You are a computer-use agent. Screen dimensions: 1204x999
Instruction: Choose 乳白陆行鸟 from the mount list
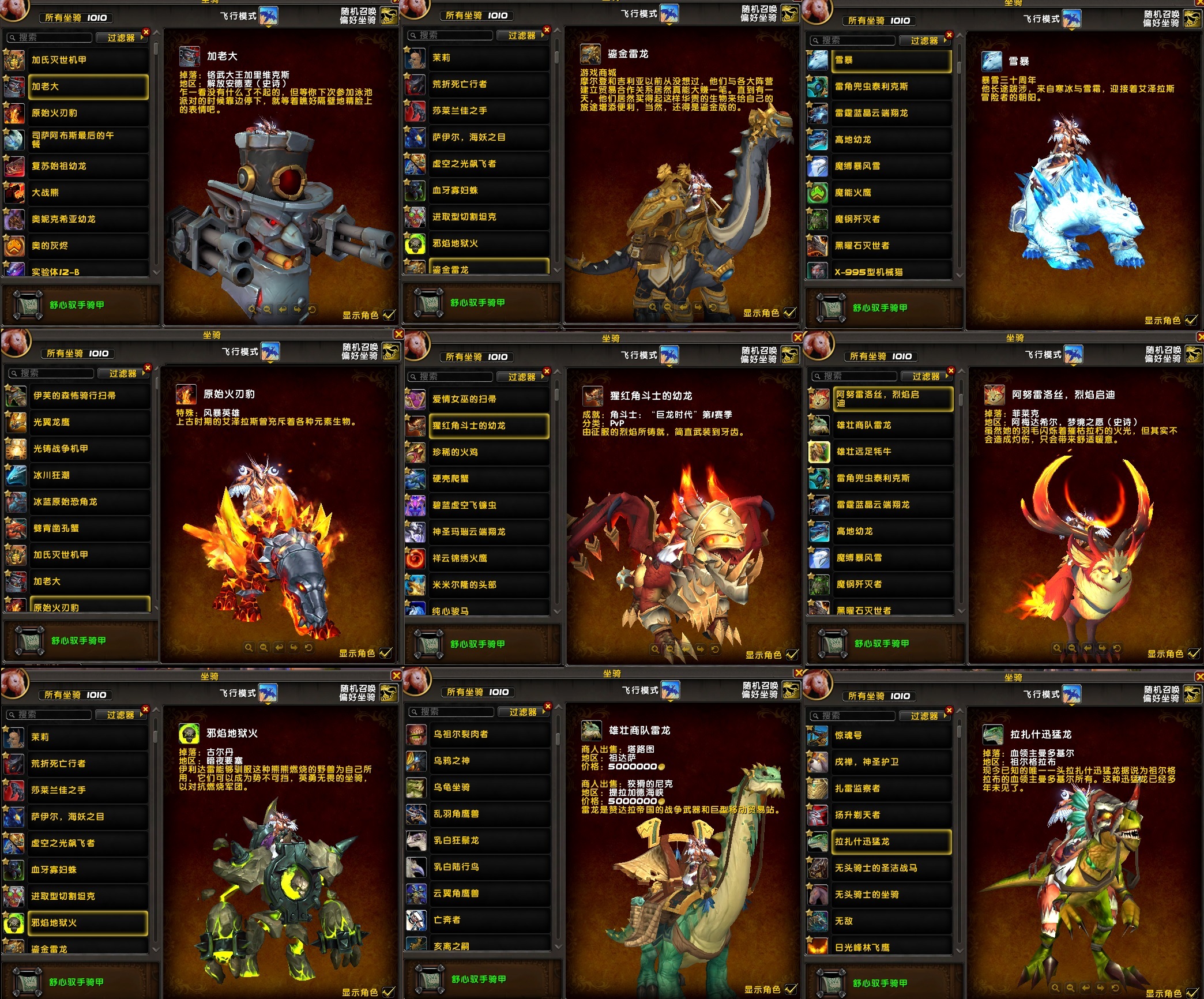click(x=490, y=867)
